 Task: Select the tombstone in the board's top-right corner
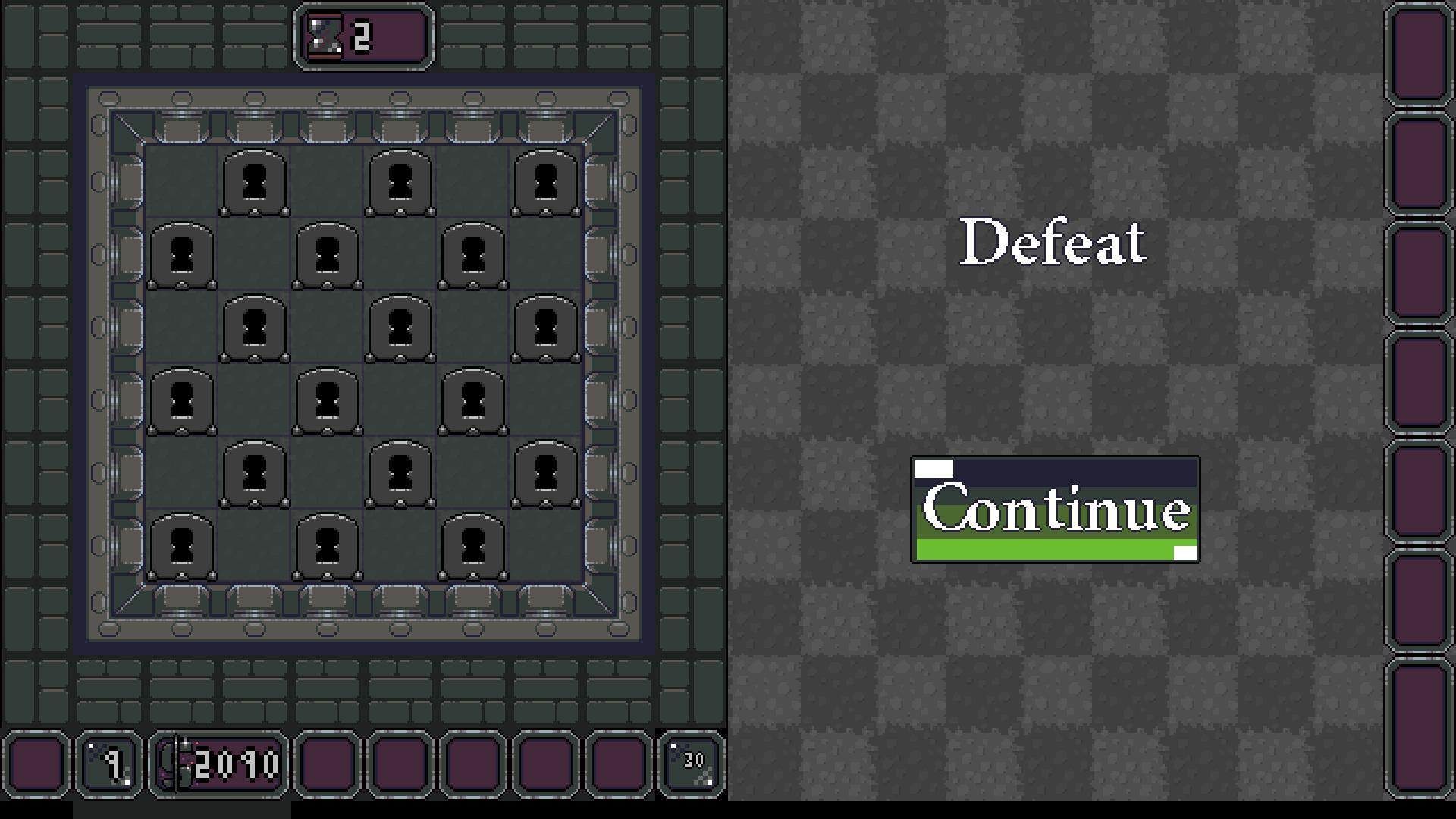coord(544,180)
